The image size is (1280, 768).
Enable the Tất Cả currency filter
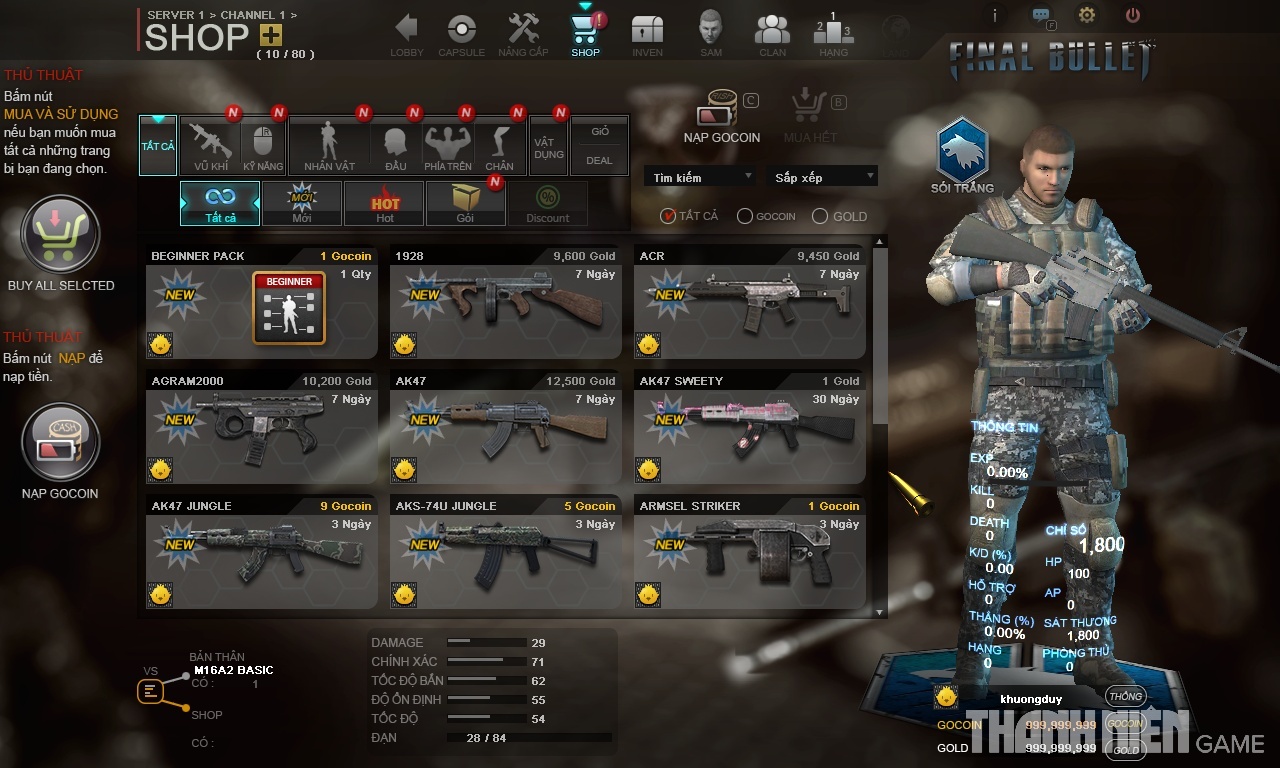click(x=668, y=215)
